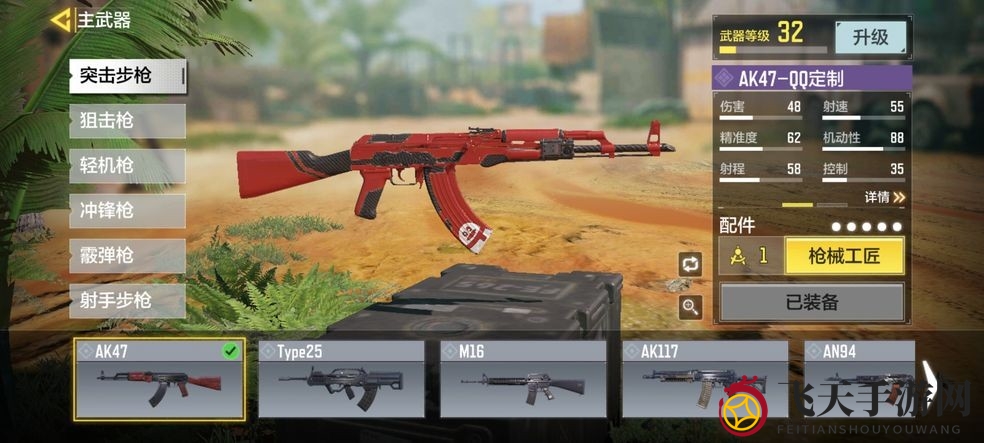Select the AK47 weapon card
Screen dimensions: 984x443
click(159, 378)
